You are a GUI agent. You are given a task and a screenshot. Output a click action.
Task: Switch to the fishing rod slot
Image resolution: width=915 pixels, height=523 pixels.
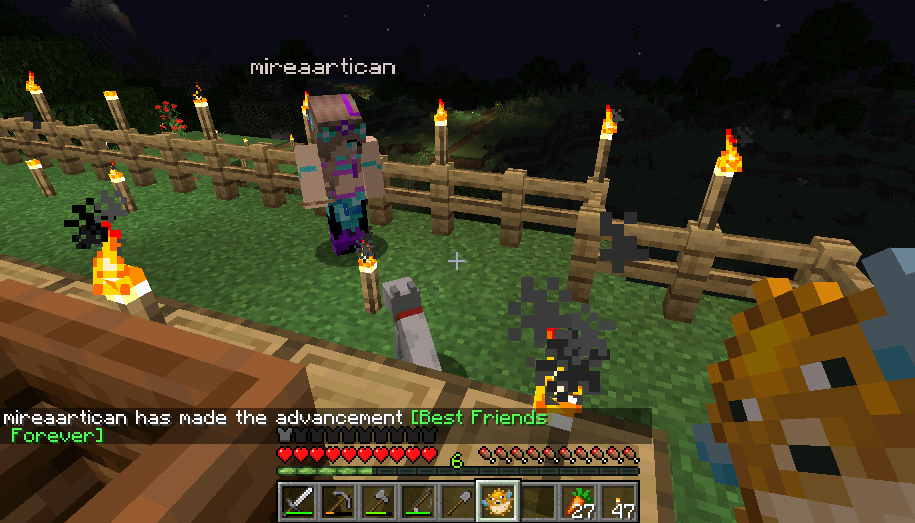417,500
